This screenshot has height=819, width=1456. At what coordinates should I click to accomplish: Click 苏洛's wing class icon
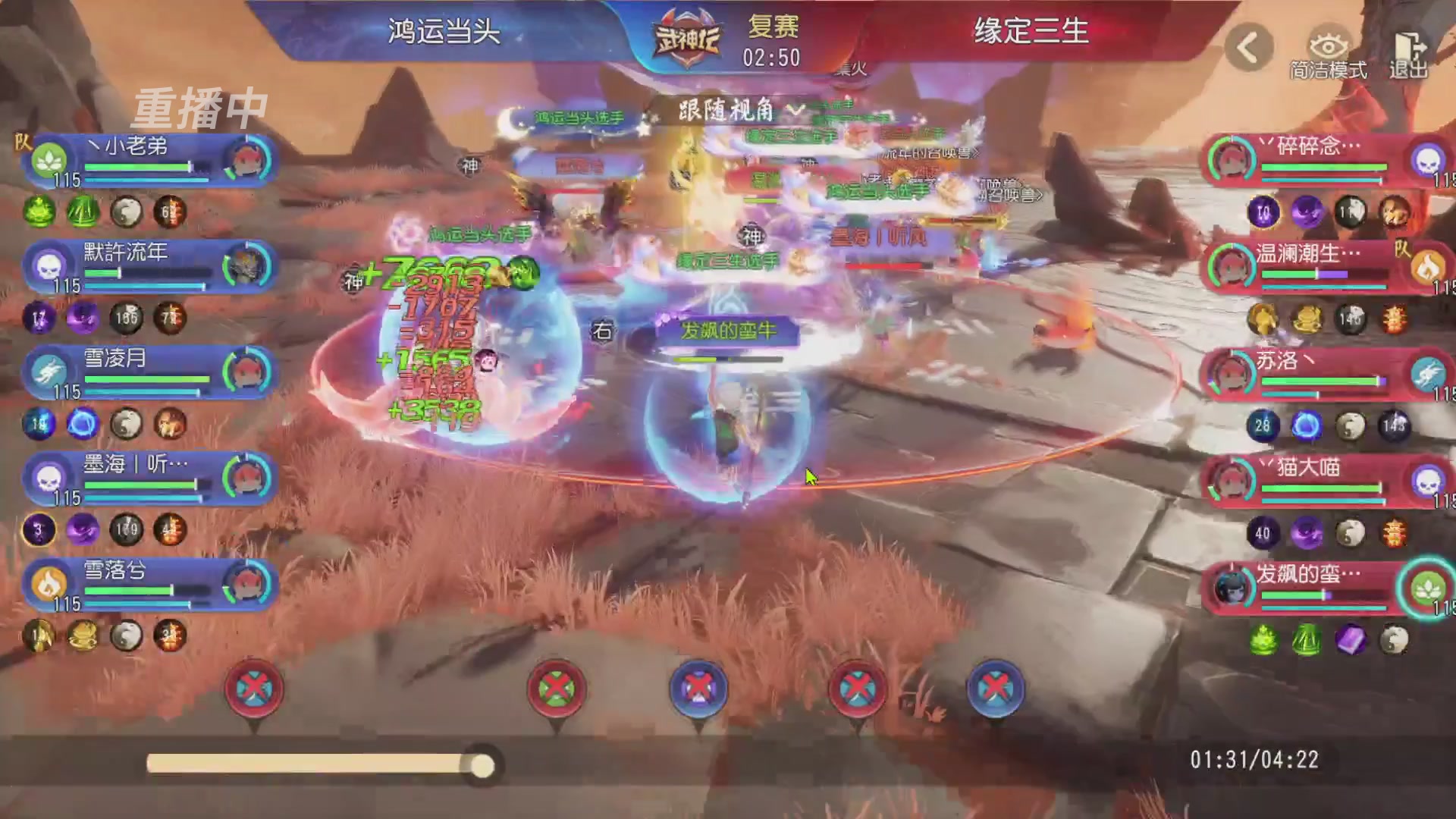pyautogui.click(x=1429, y=374)
